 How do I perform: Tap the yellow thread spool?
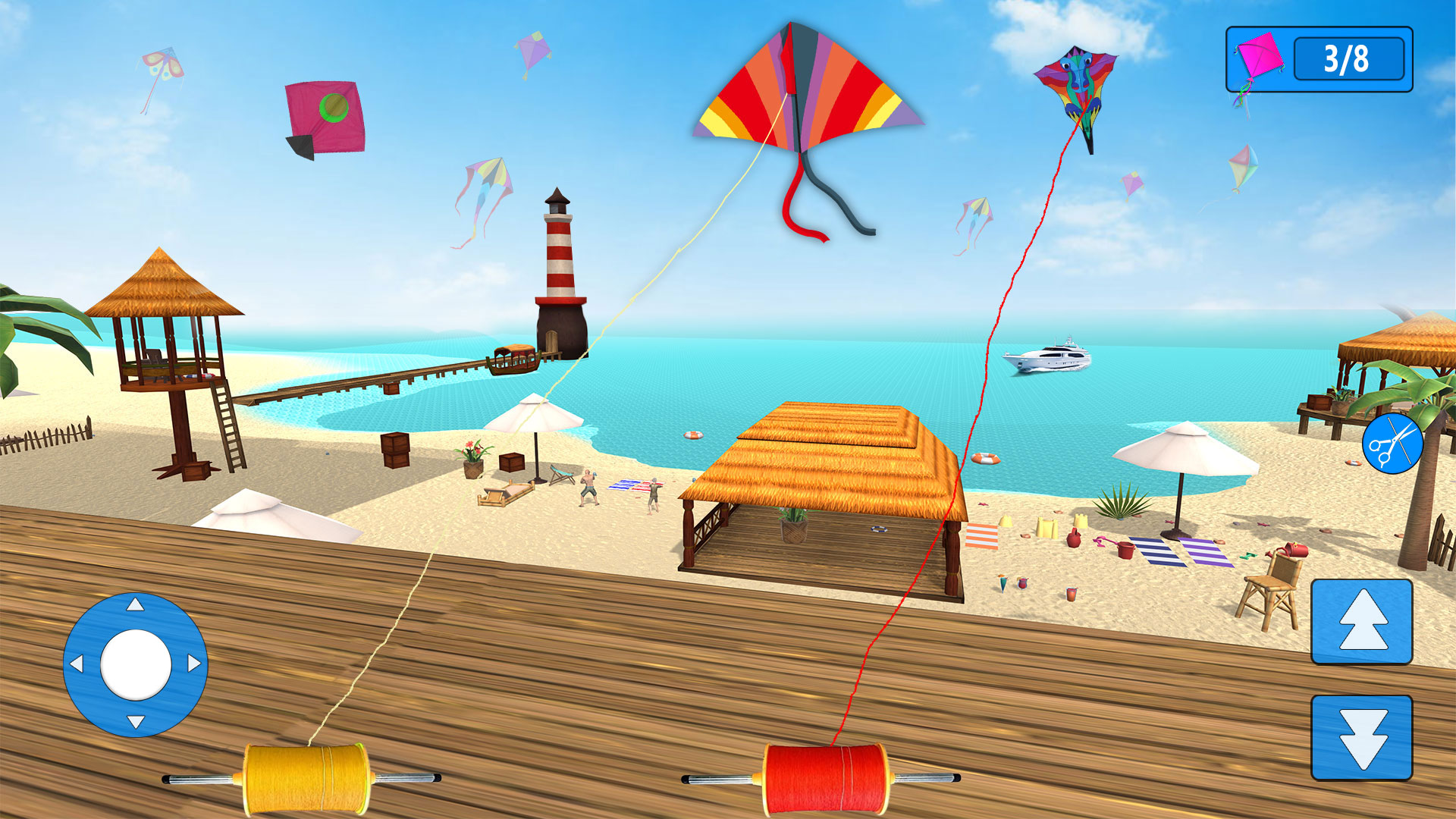click(306, 777)
